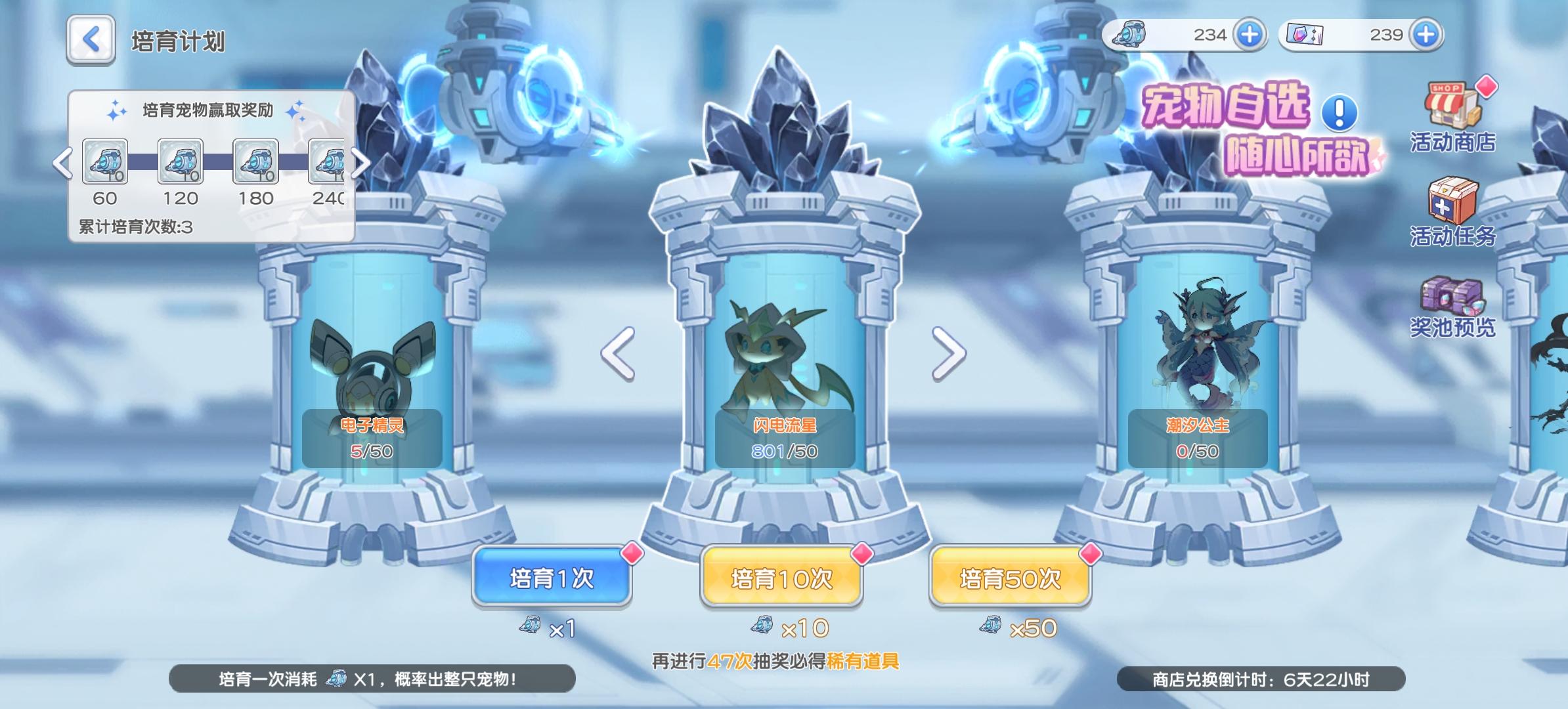
Task: Go back using the arrow beside 培育计划
Action: [90, 39]
